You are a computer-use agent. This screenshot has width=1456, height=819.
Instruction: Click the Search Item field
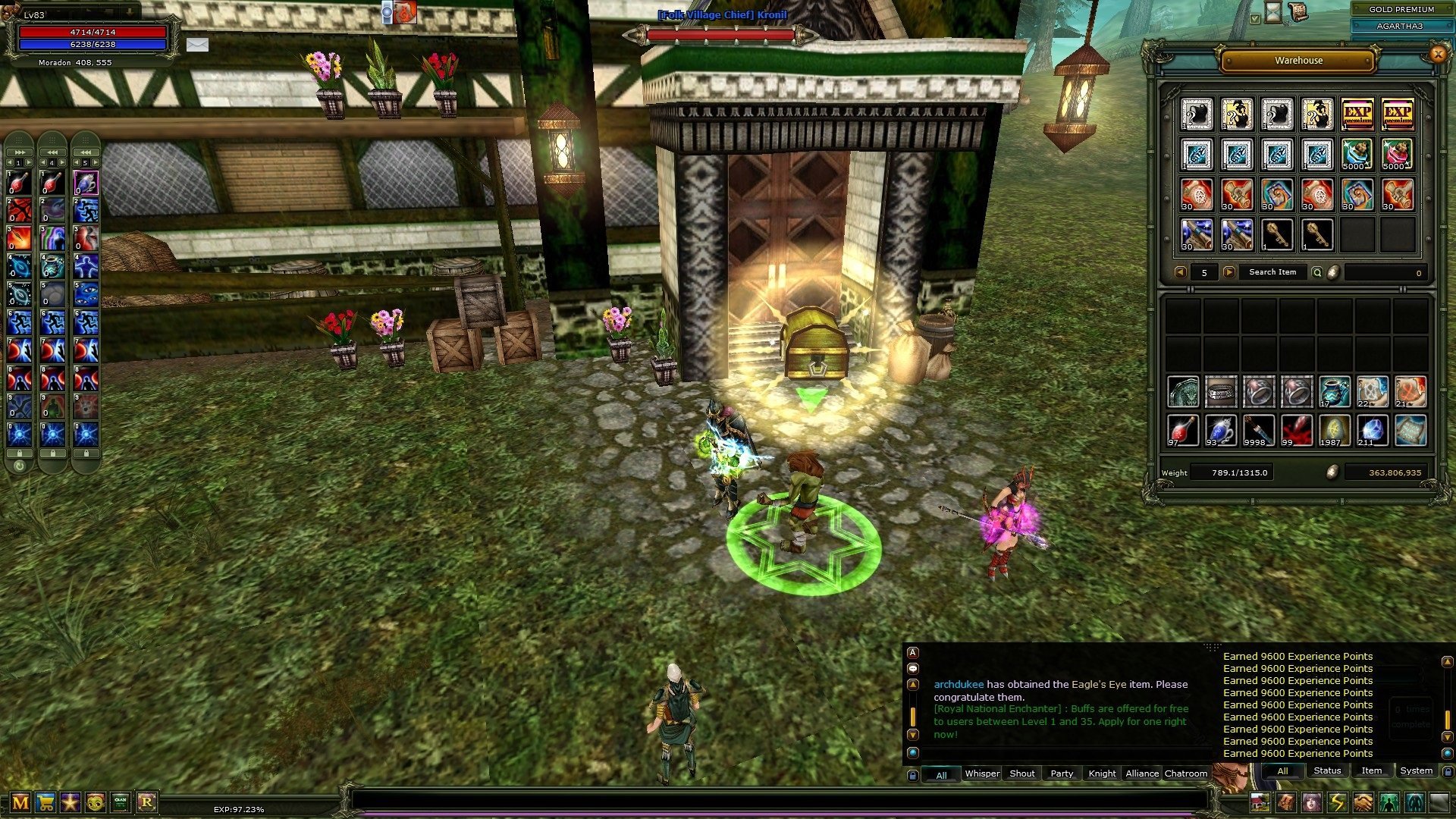click(x=1272, y=272)
